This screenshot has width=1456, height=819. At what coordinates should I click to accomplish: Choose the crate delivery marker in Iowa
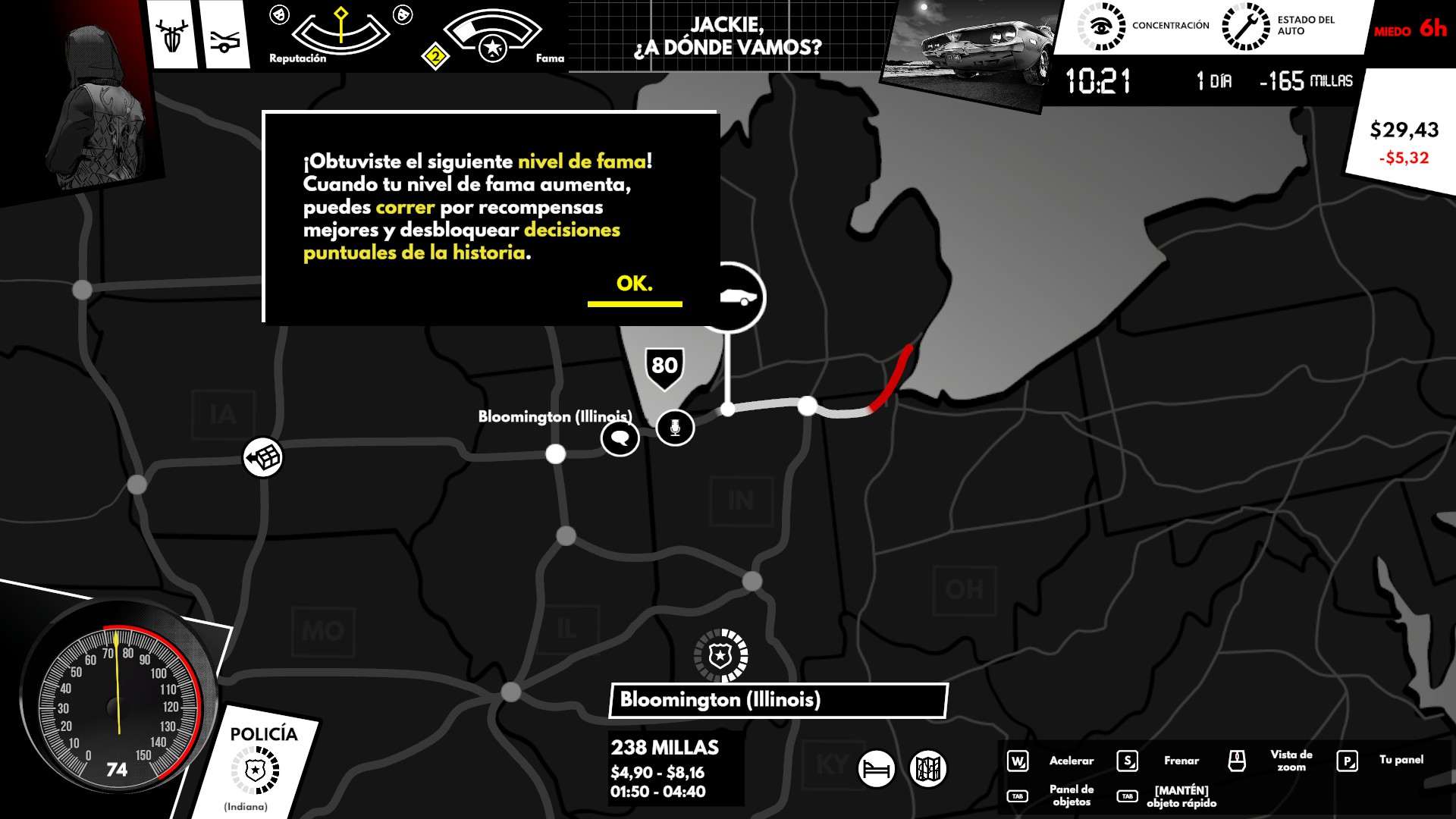[263, 457]
